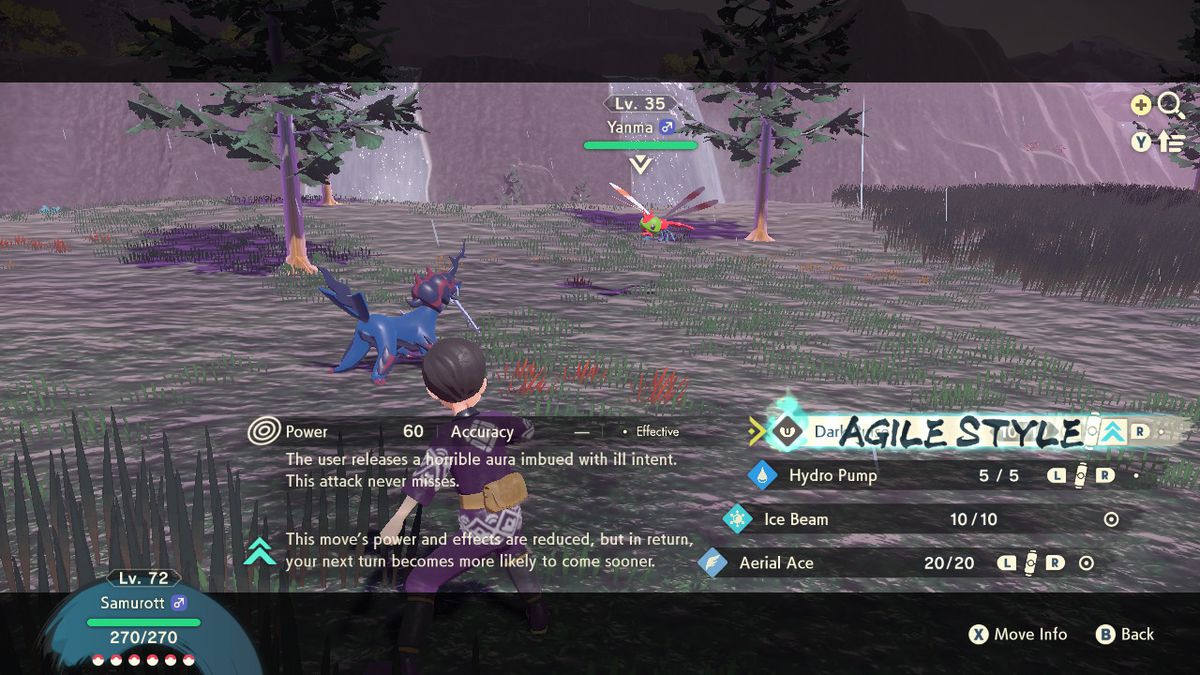This screenshot has width=1200, height=675.
Task: Pick the Aerial Ace move
Action: pyautogui.click(x=776, y=563)
